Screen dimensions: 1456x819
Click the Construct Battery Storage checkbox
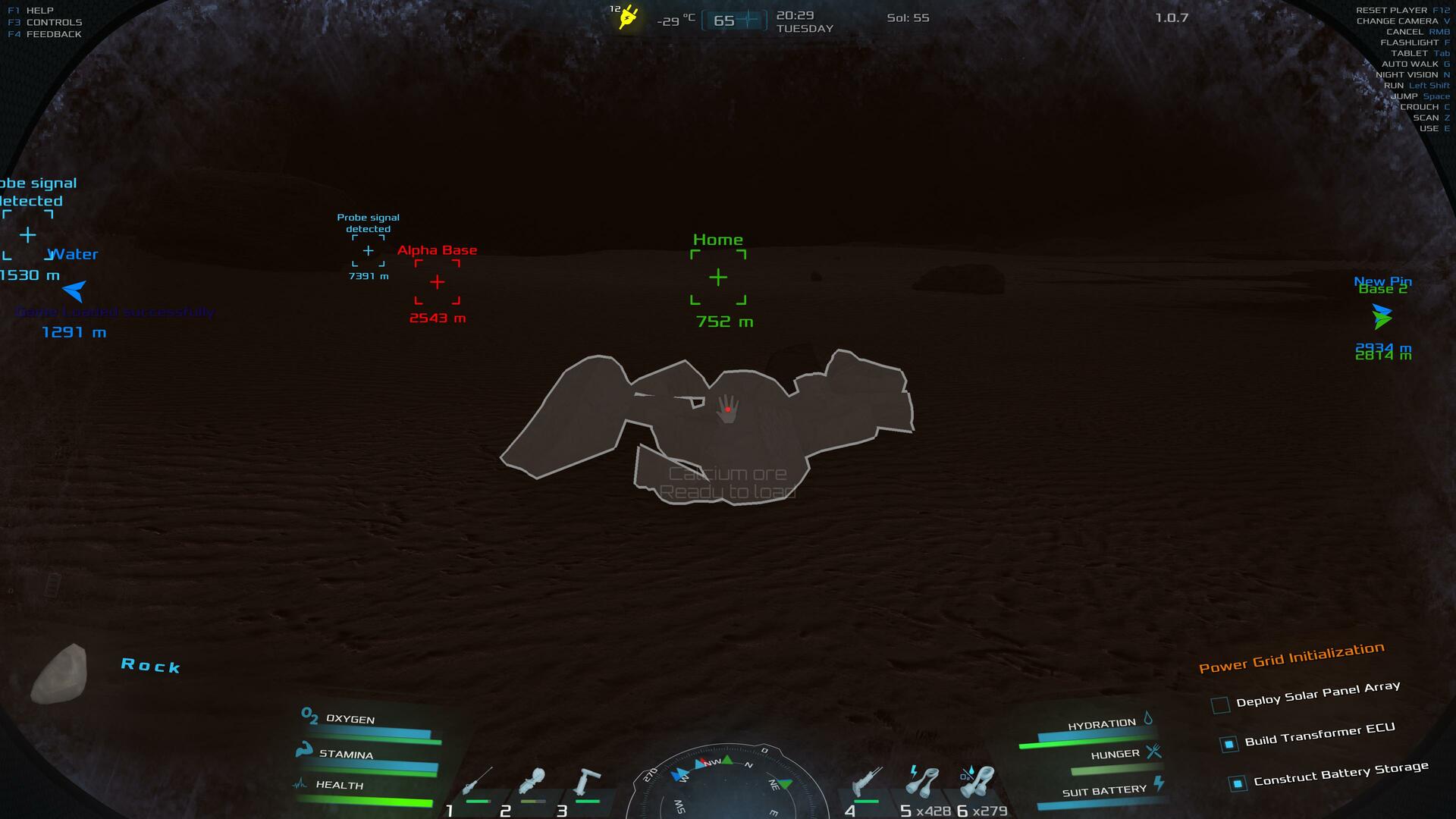click(1238, 783)
